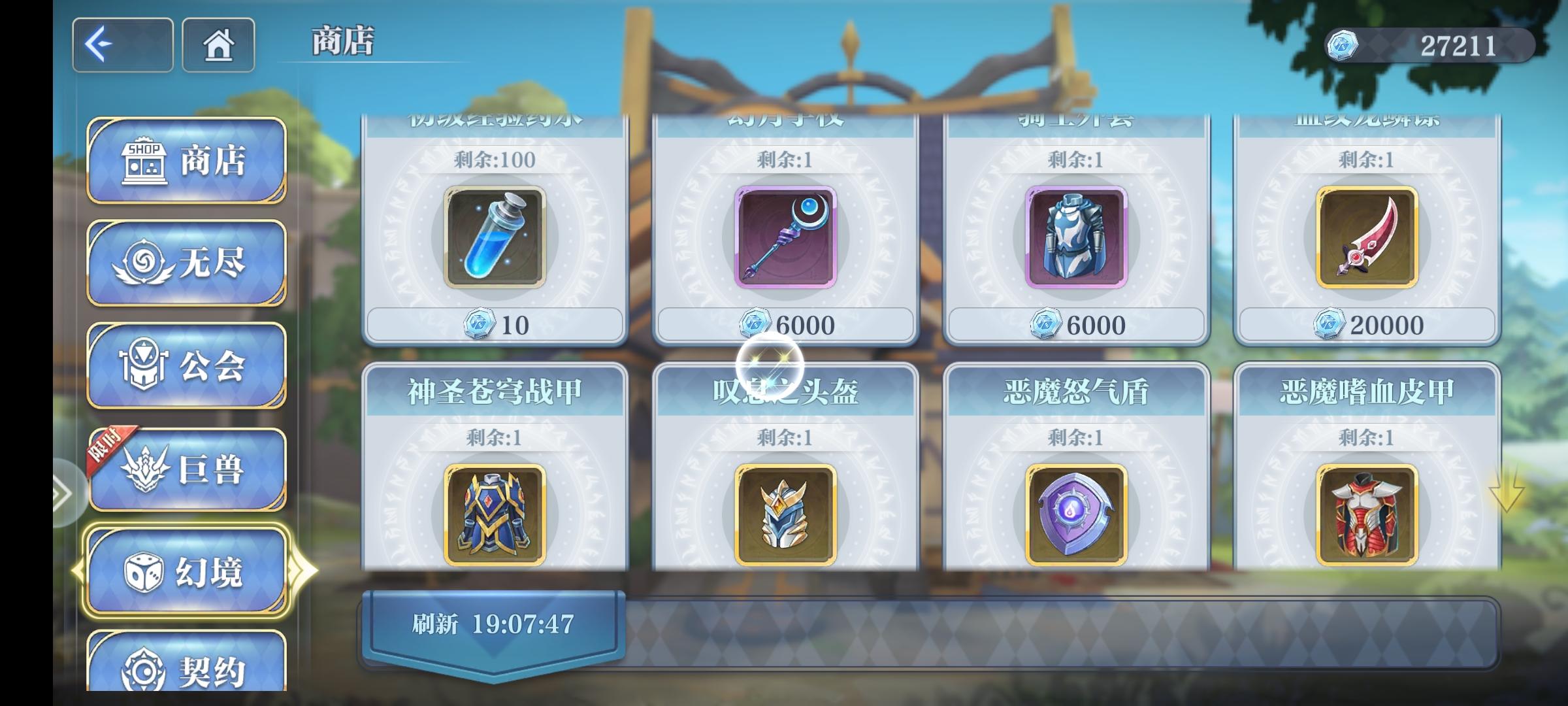
Task: Select the shop icon on 商店 sidebar entry
Action: pos(146,162)
